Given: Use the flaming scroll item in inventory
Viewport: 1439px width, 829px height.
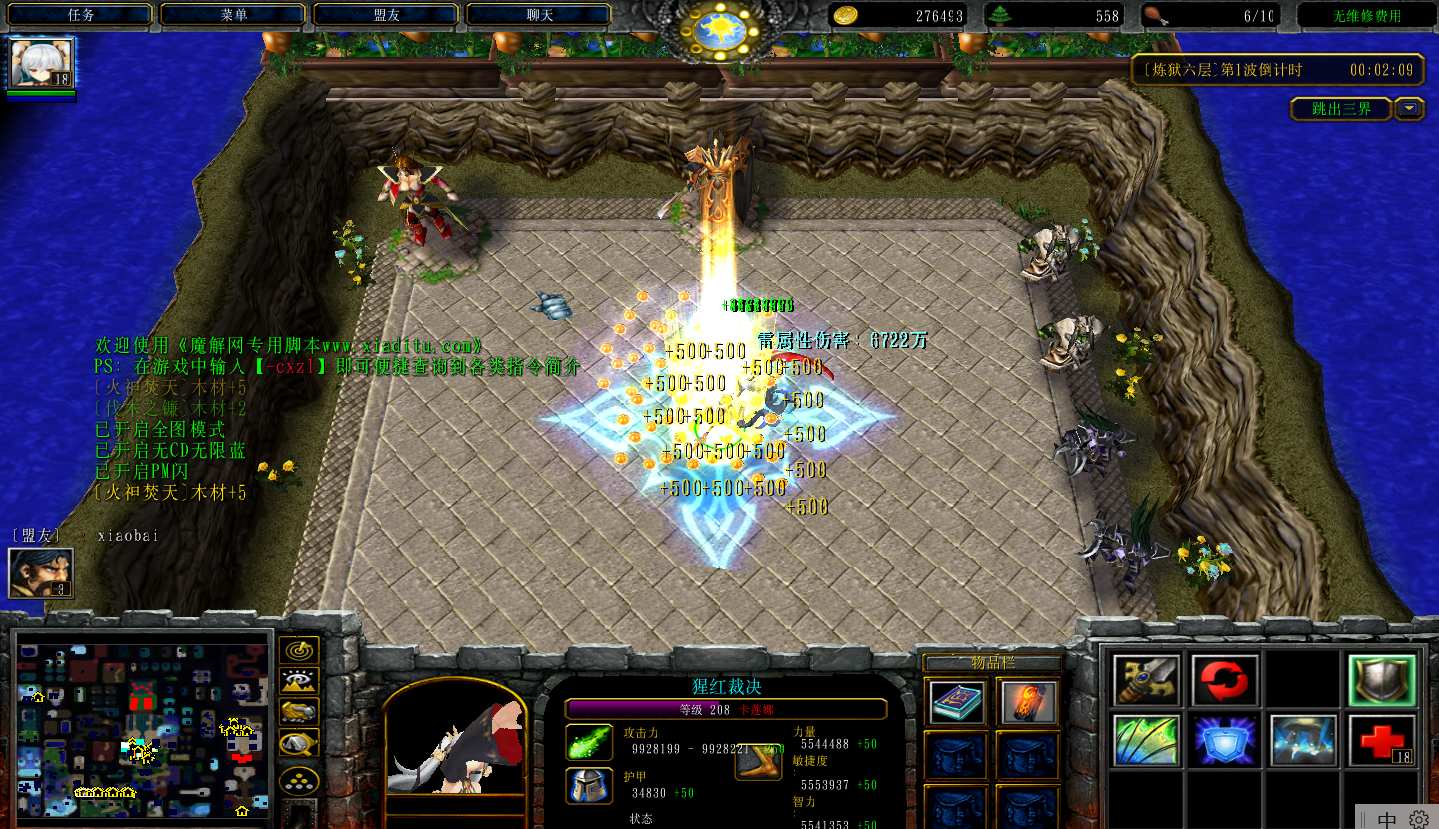Looking at the screenshot, I should pyautogui.click(x=1027, y=702).
